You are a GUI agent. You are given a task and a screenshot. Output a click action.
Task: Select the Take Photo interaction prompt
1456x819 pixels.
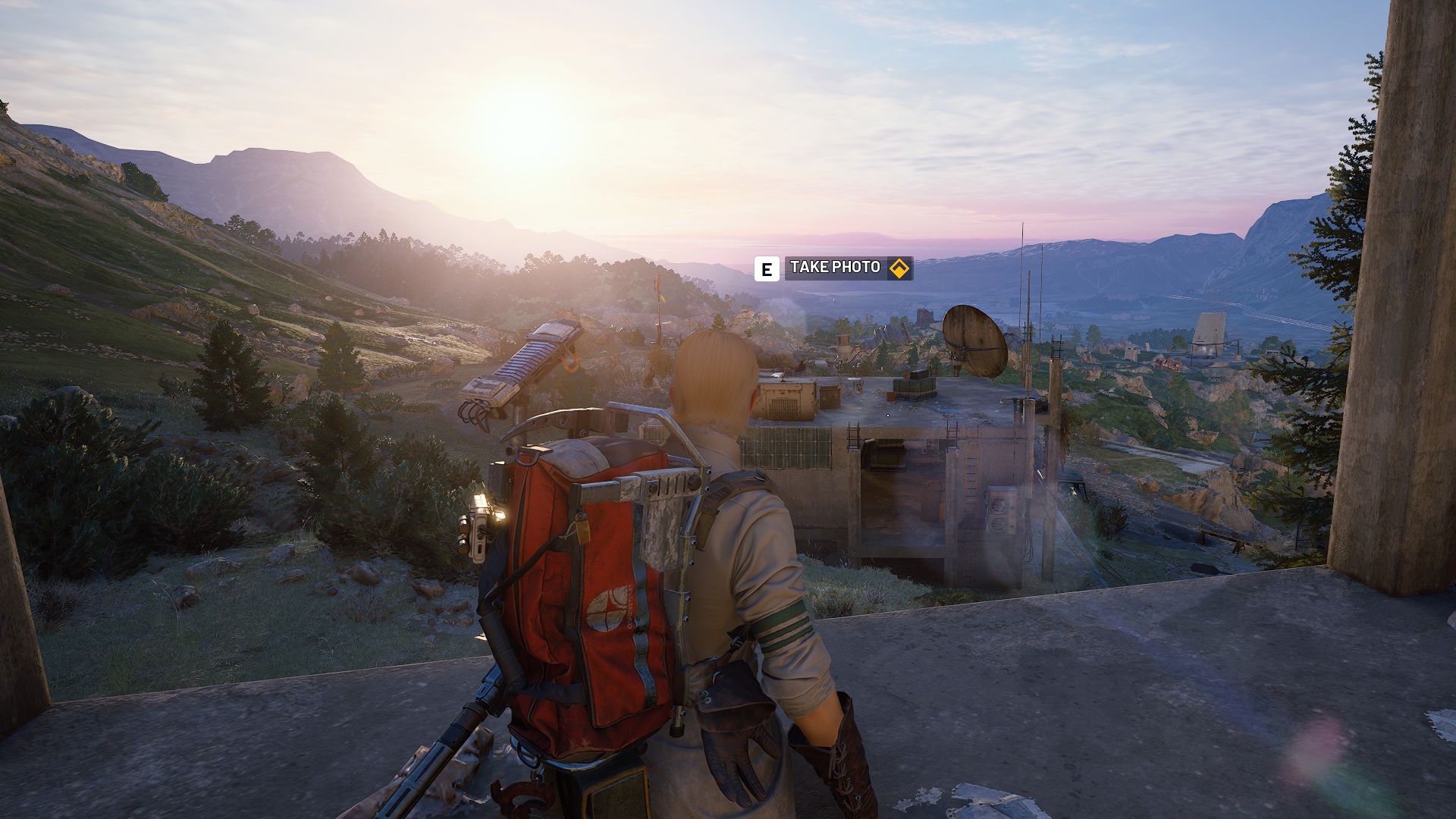(835, 268)
